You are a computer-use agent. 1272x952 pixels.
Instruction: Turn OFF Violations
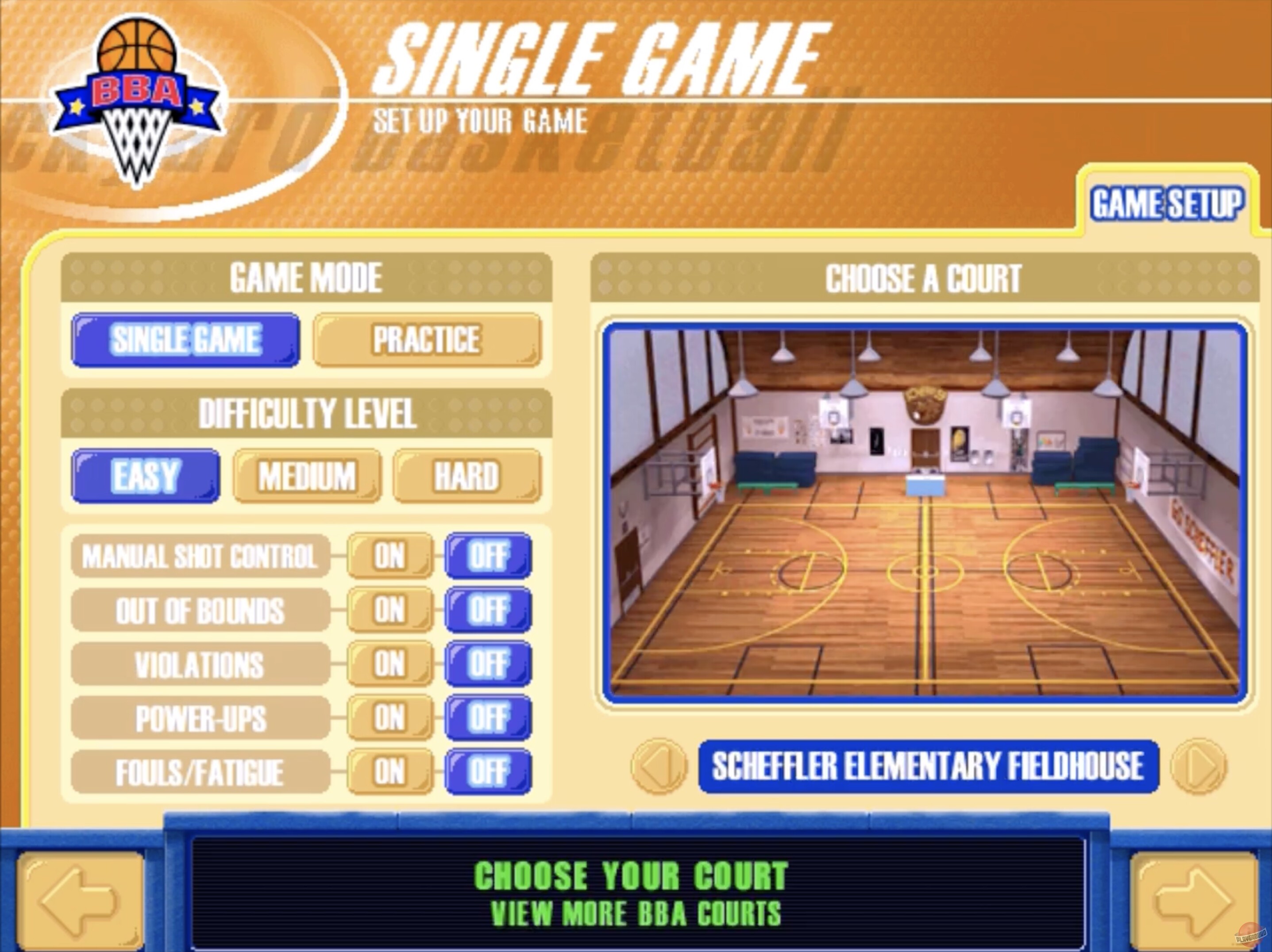tap(488, 664)
